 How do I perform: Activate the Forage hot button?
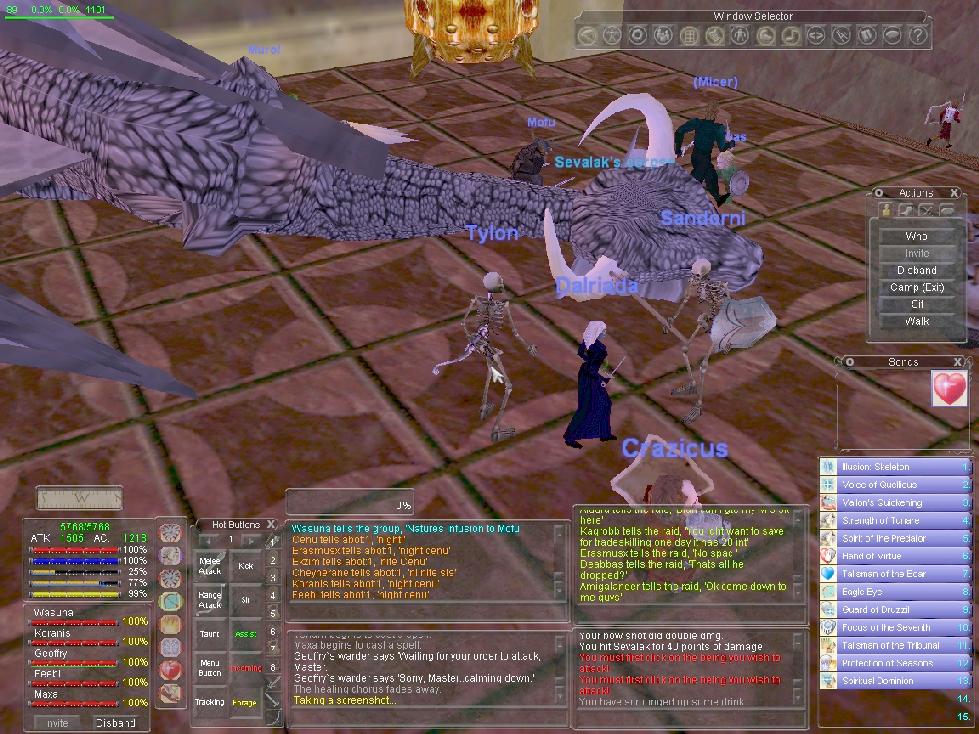(x=245, y=702)
